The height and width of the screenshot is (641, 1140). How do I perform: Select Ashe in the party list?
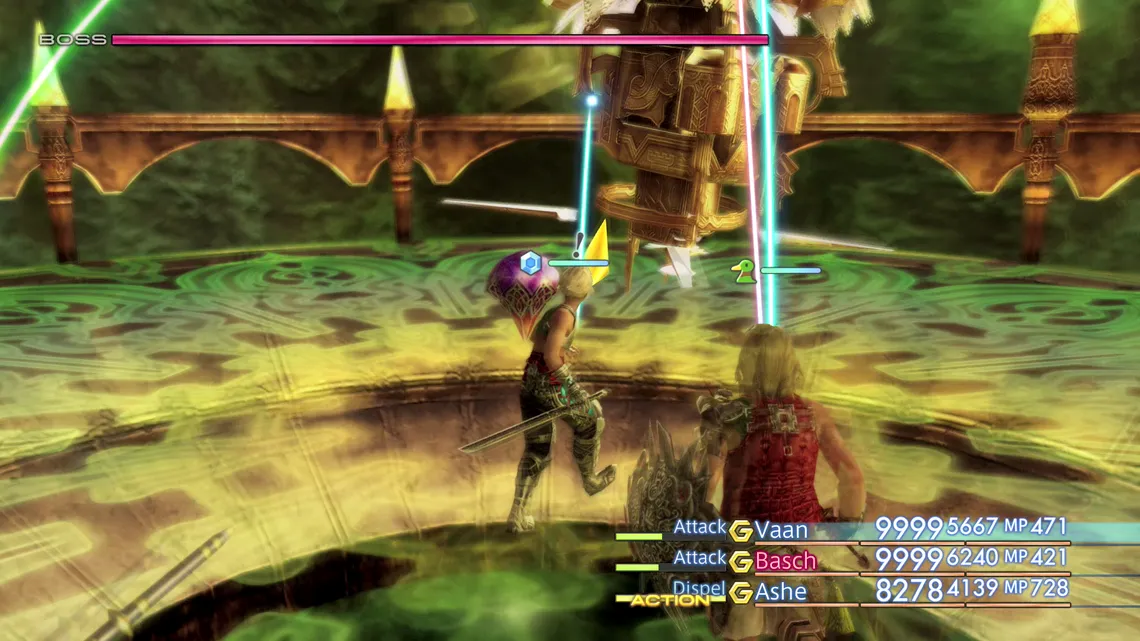(x=781, y=592)
